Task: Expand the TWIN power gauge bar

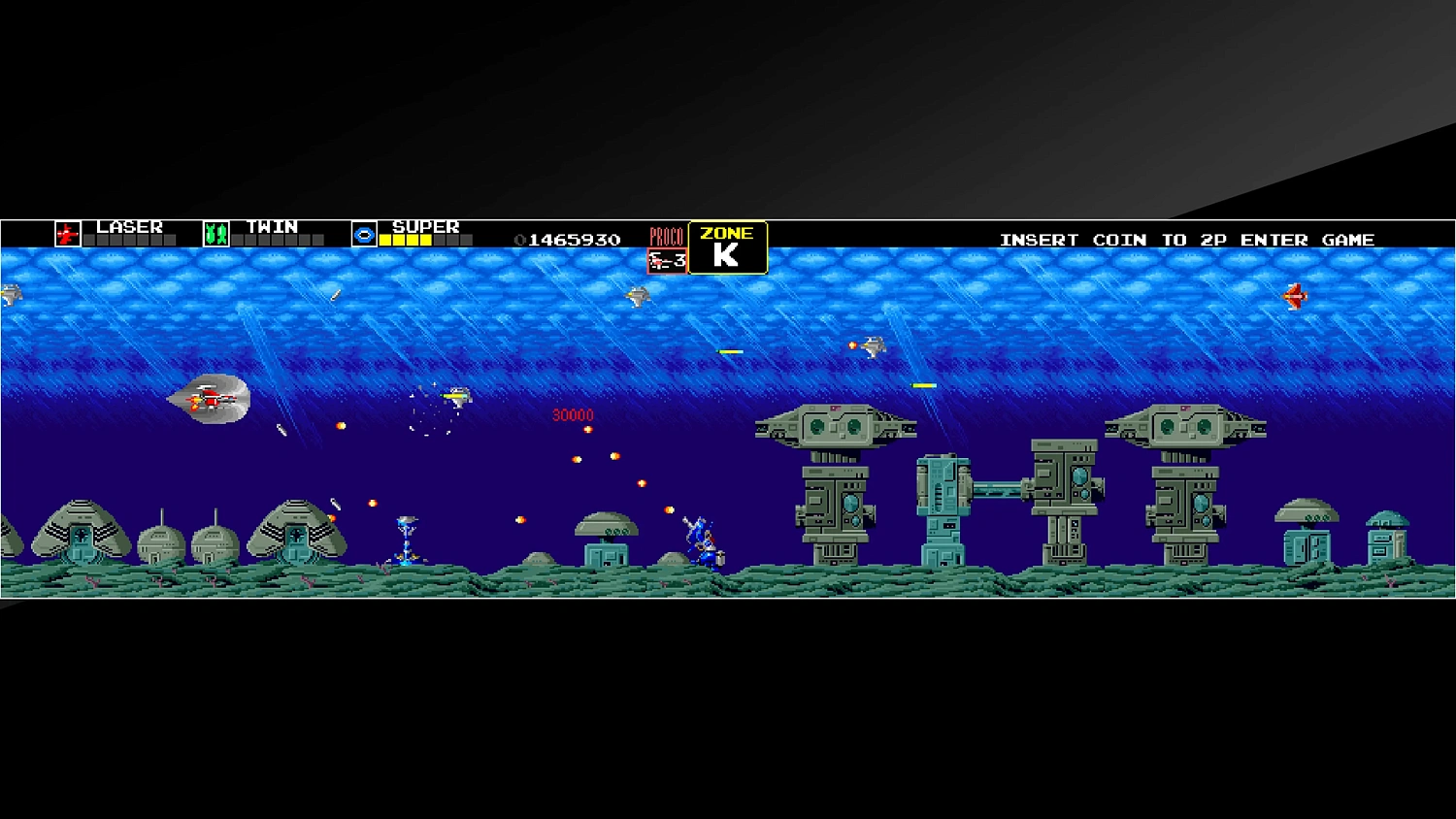Action: tap(277, 238)
